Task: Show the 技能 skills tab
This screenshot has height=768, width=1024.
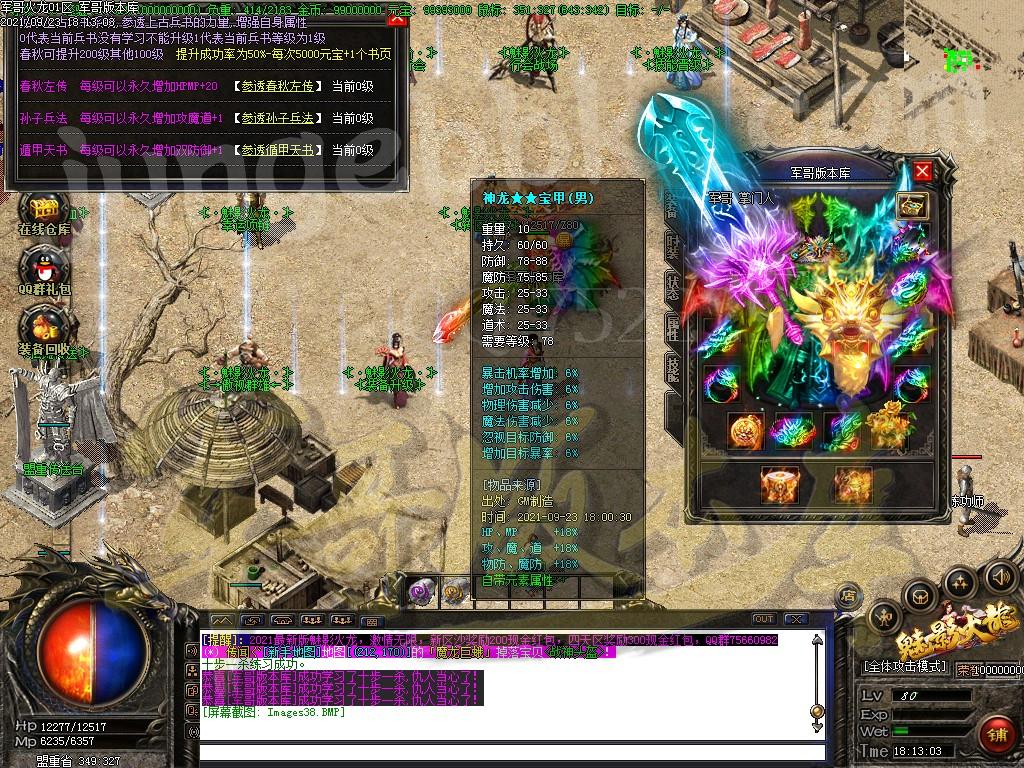Action: click(674, 369)
